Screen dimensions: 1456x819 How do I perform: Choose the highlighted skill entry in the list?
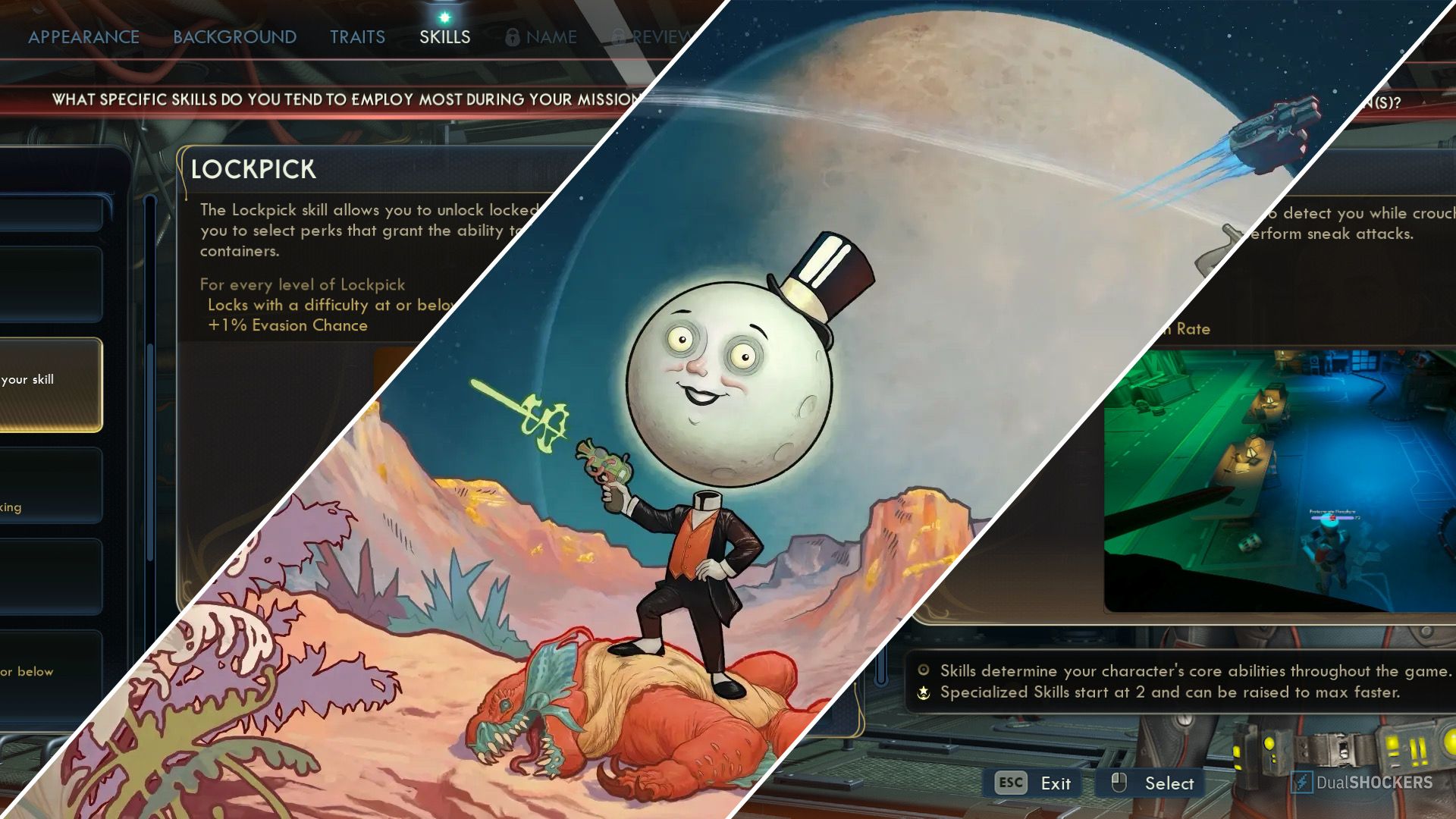50,384
